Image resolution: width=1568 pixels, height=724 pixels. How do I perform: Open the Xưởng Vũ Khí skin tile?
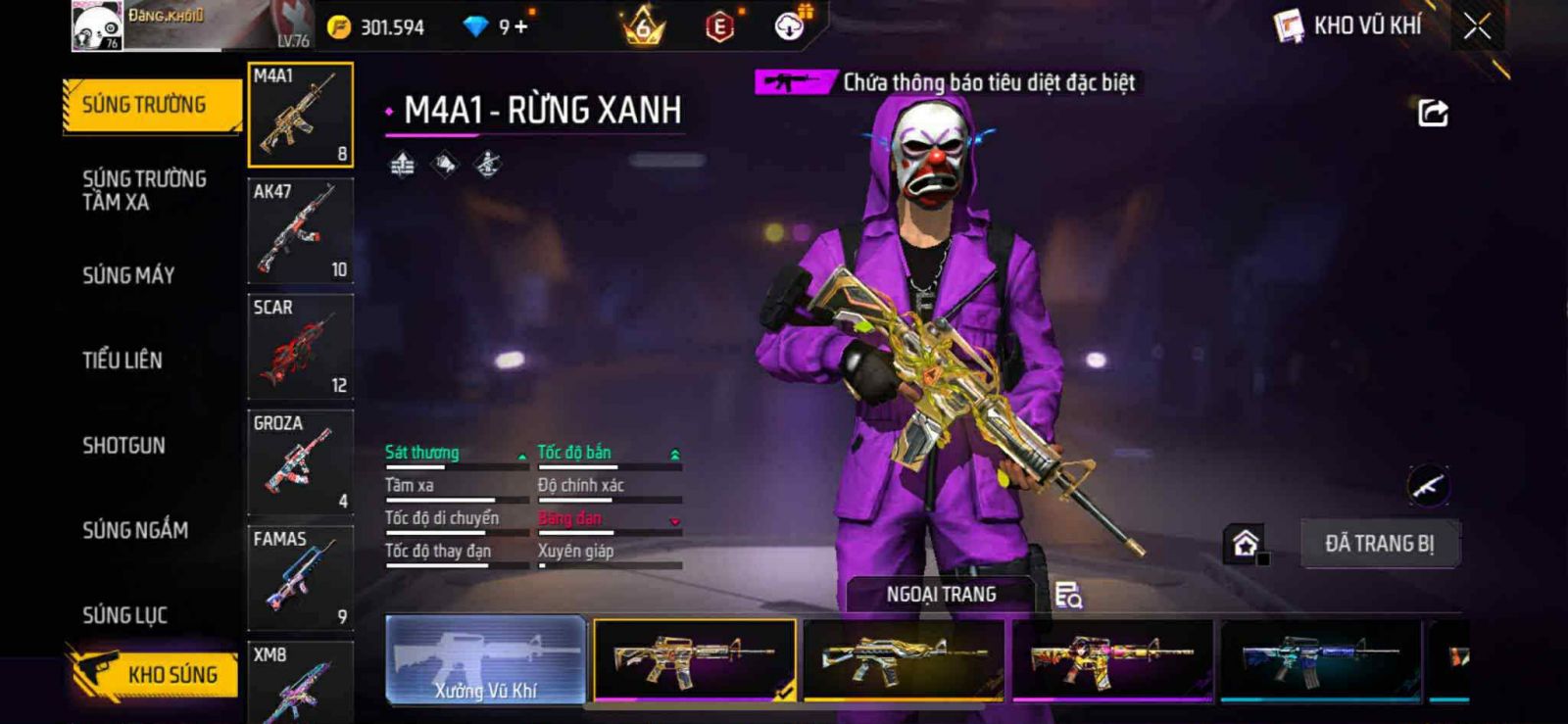[x=486, y=659]
